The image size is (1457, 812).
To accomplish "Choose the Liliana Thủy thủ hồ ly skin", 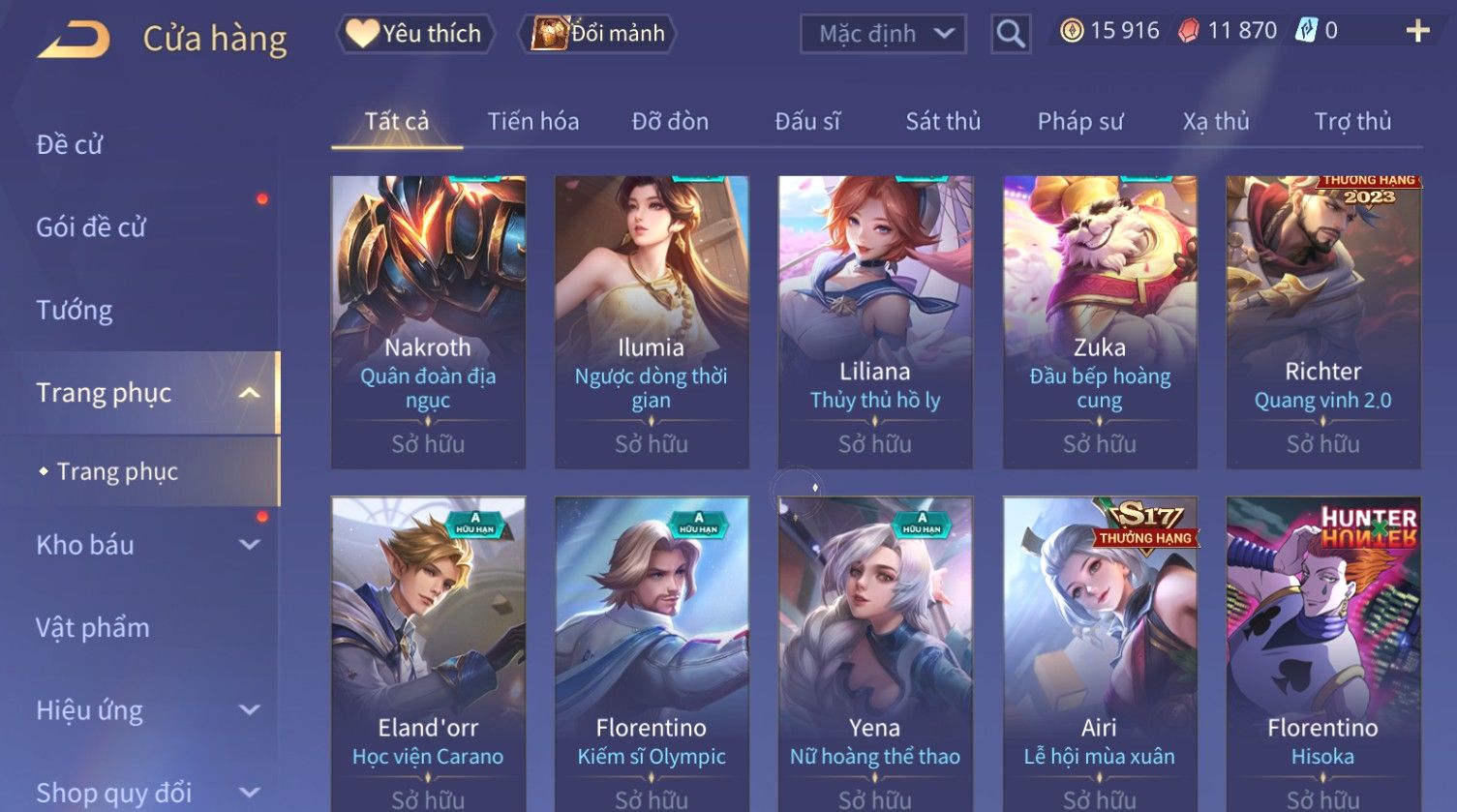I will [x=875, y=321].
